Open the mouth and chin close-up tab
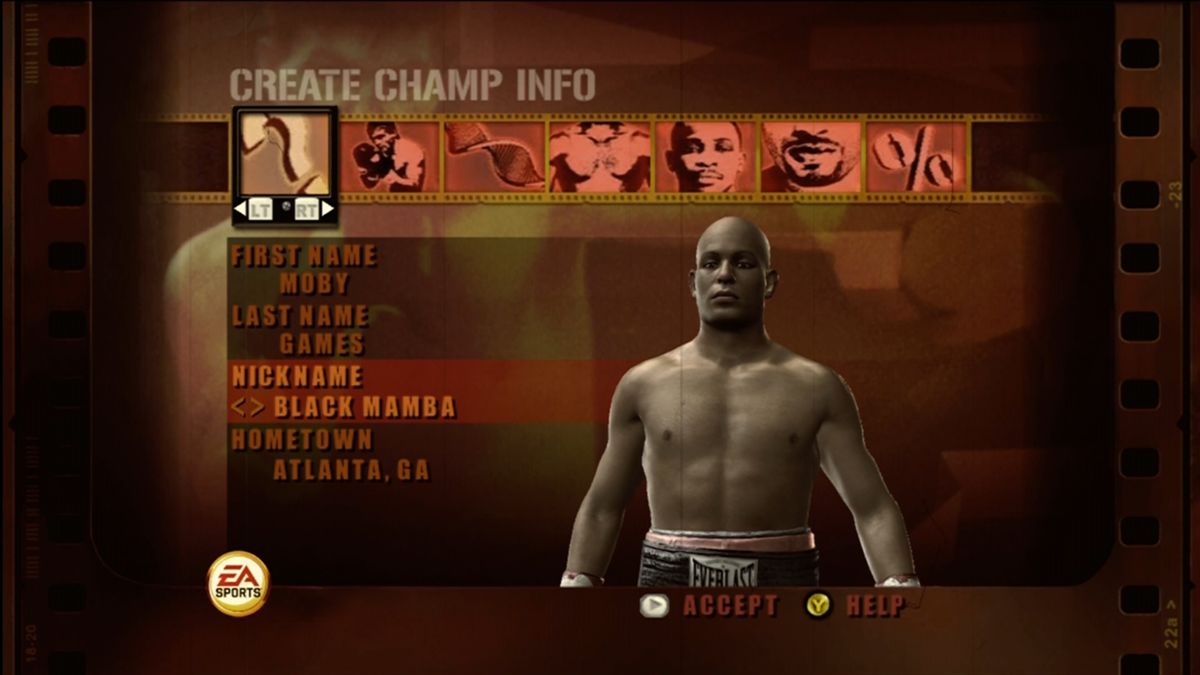Image resolution: width=1200 pixels, height=675 pixels. tap(810, 157)
